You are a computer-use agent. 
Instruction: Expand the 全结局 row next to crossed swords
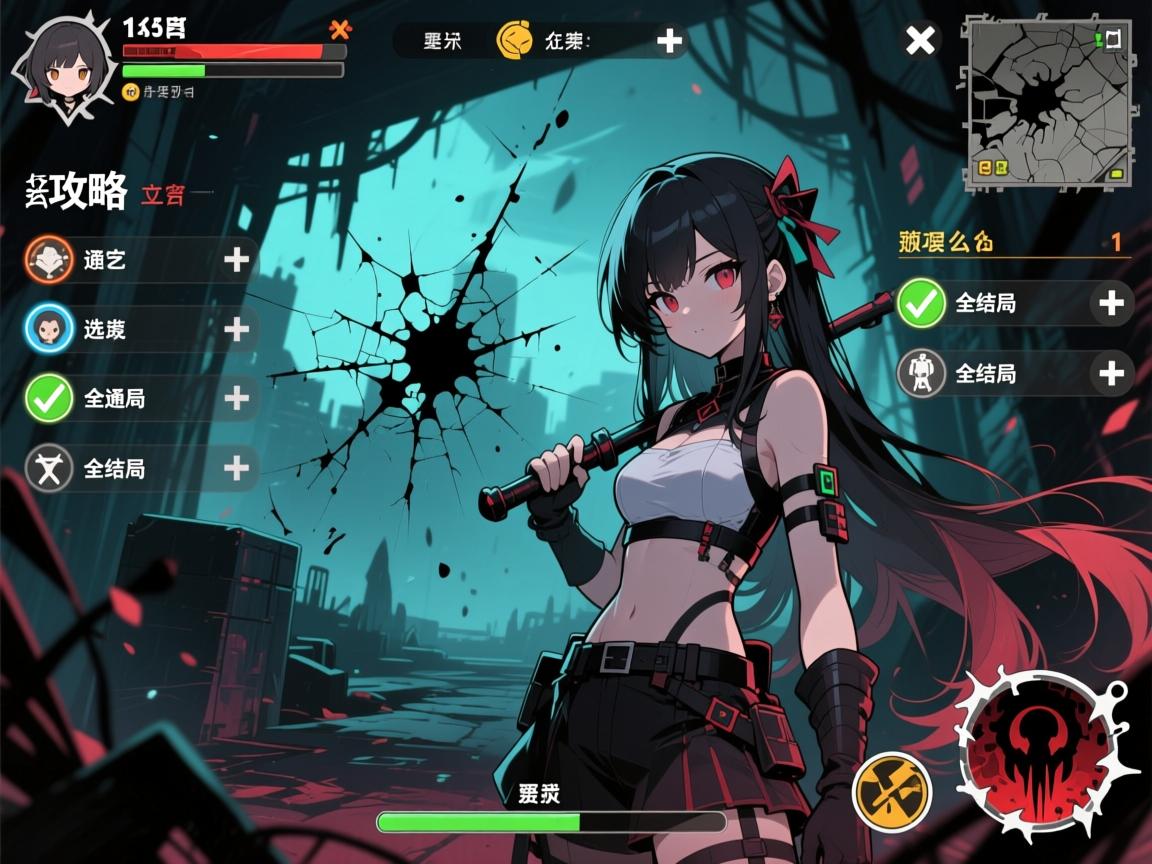pyautogui.click(x=237, y=467)
